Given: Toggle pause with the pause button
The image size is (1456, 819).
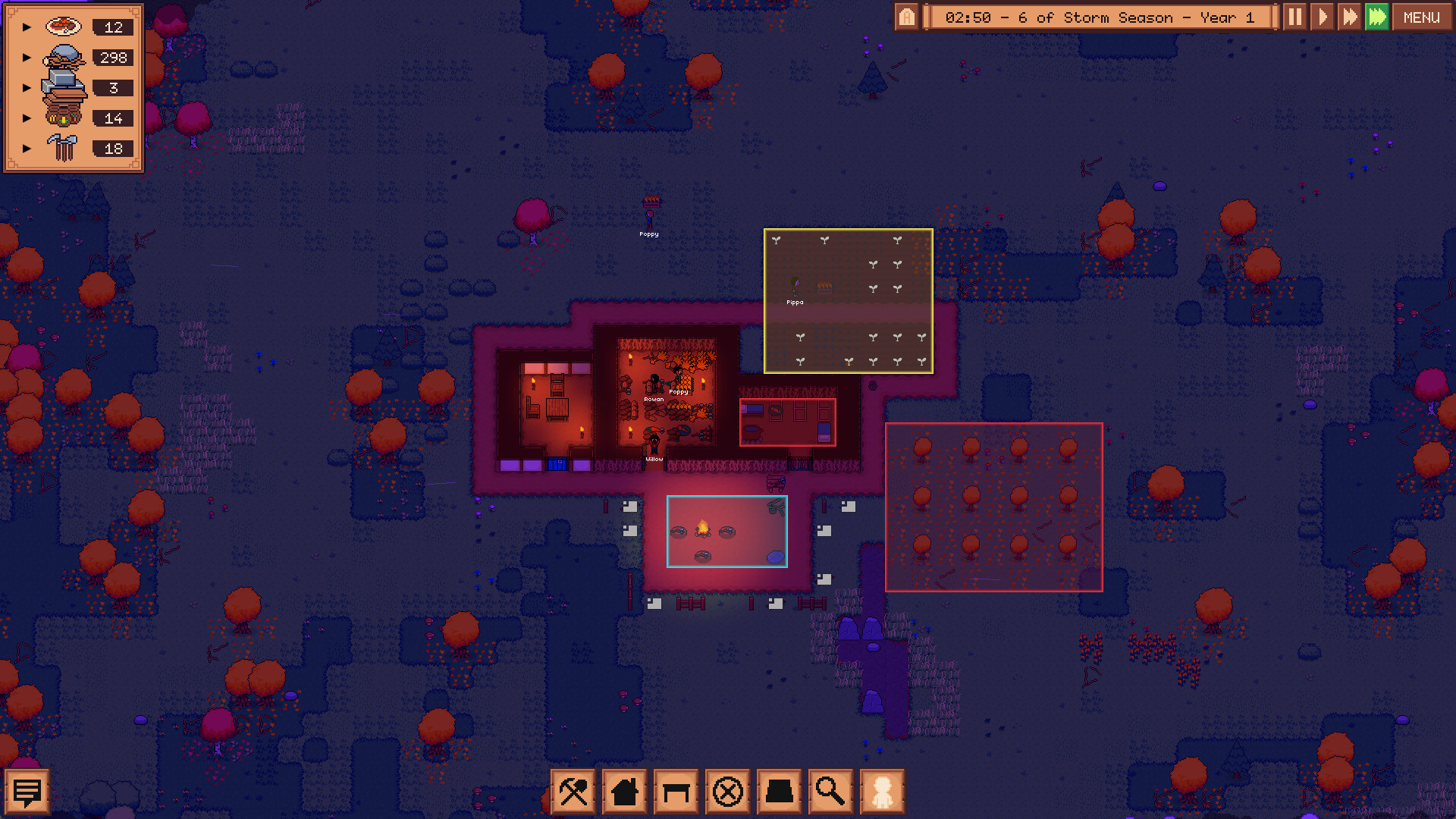Looking at the screenshot, I should pyautogui.click(x=1295, y=17).
